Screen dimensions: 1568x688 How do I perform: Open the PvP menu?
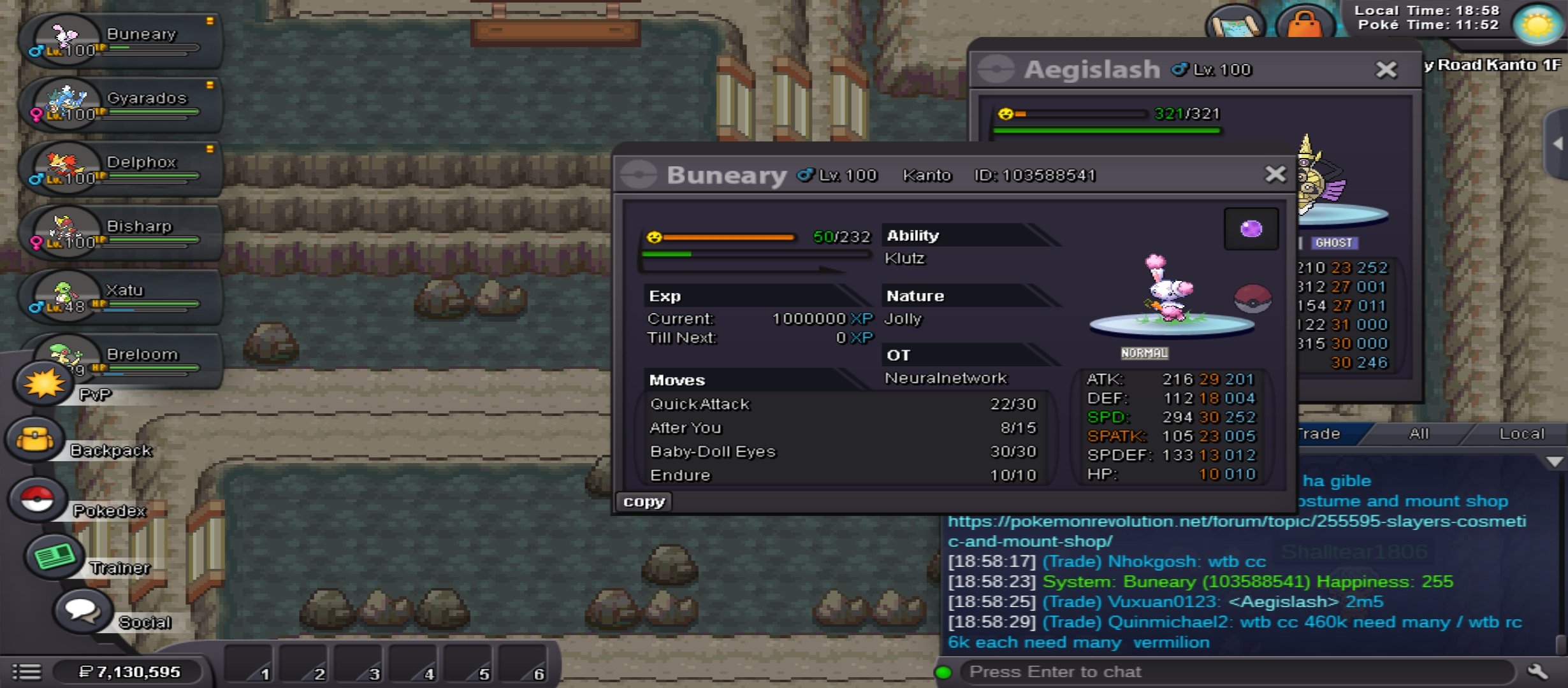click(45, 383)
